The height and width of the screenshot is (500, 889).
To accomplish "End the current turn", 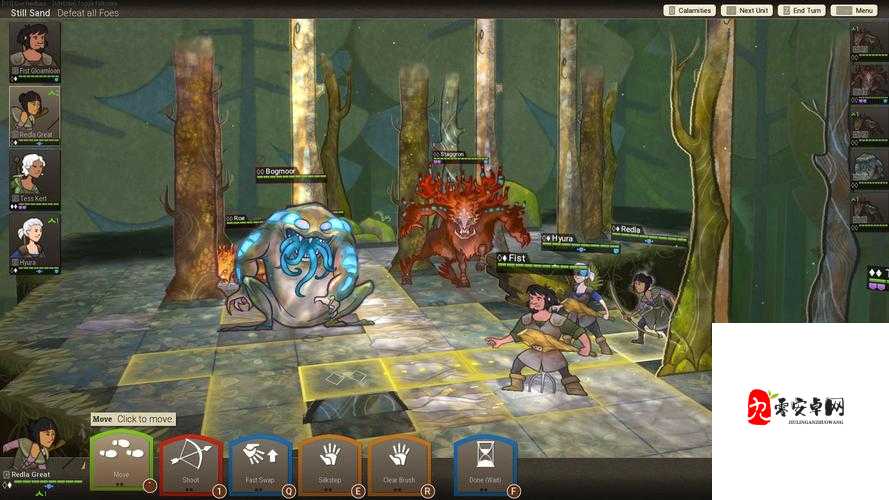I will tap(803, 10).
